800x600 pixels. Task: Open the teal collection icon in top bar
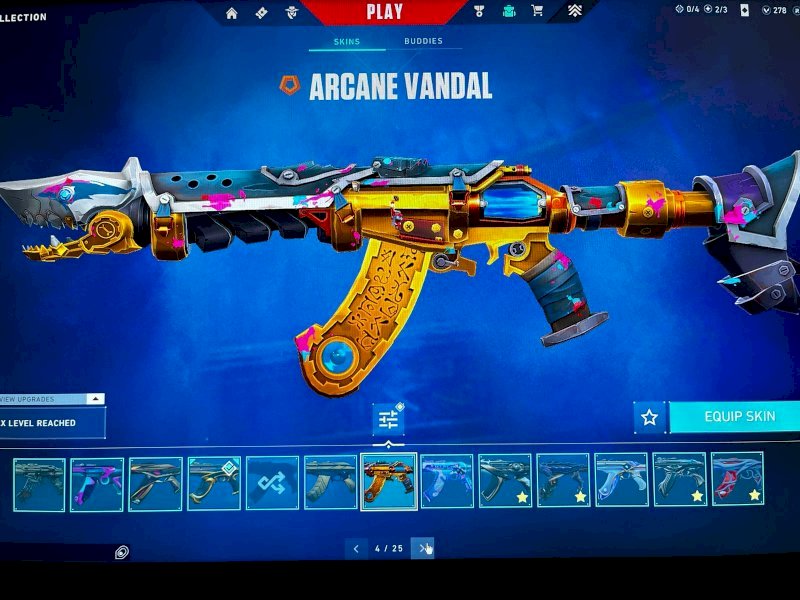507,12
